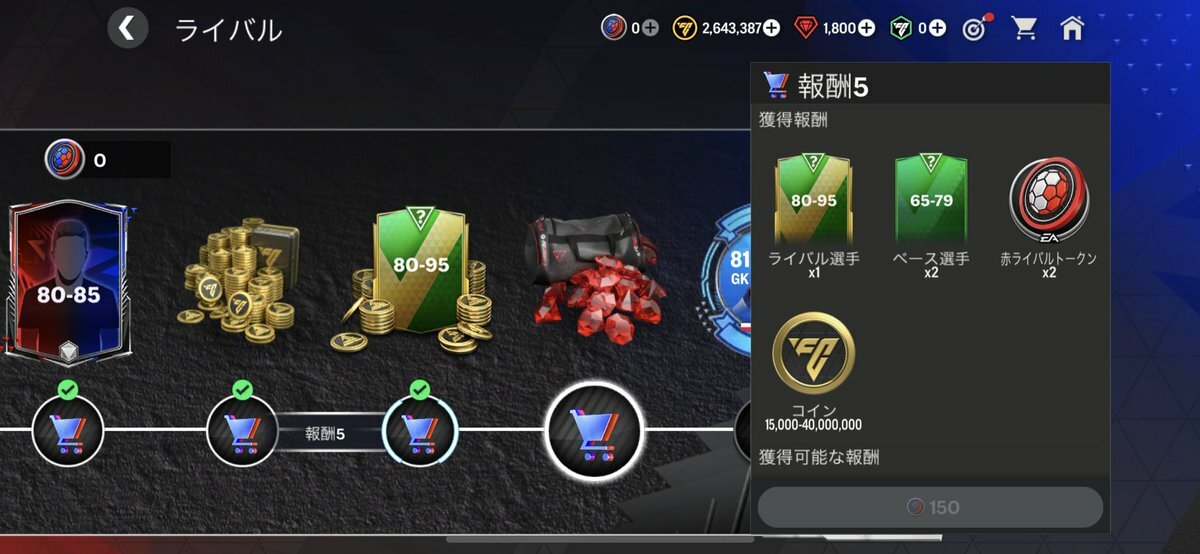Add blue rival tokens with the plus button

click(650, 28)
